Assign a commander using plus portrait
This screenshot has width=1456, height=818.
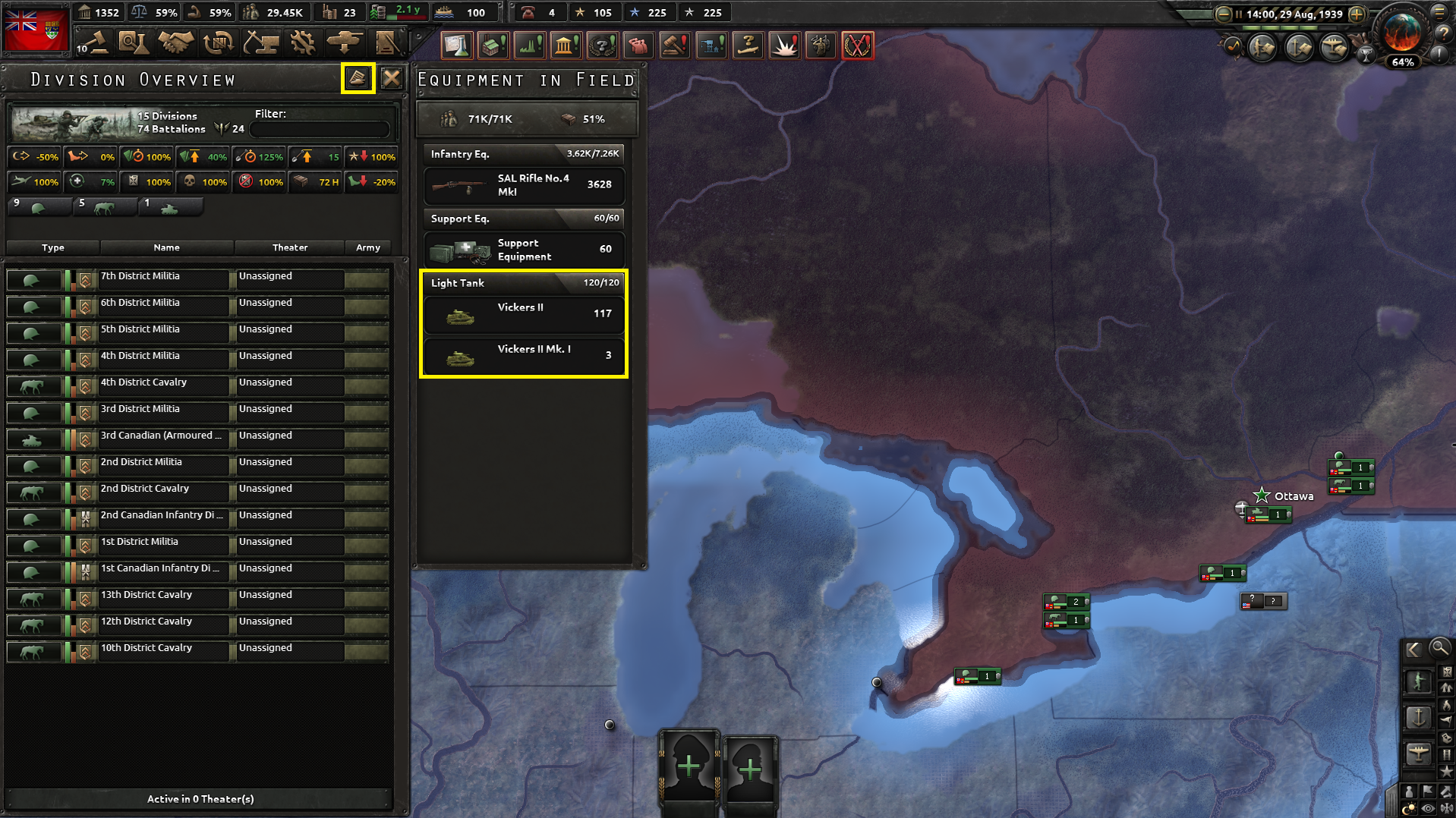pos(688,766)
